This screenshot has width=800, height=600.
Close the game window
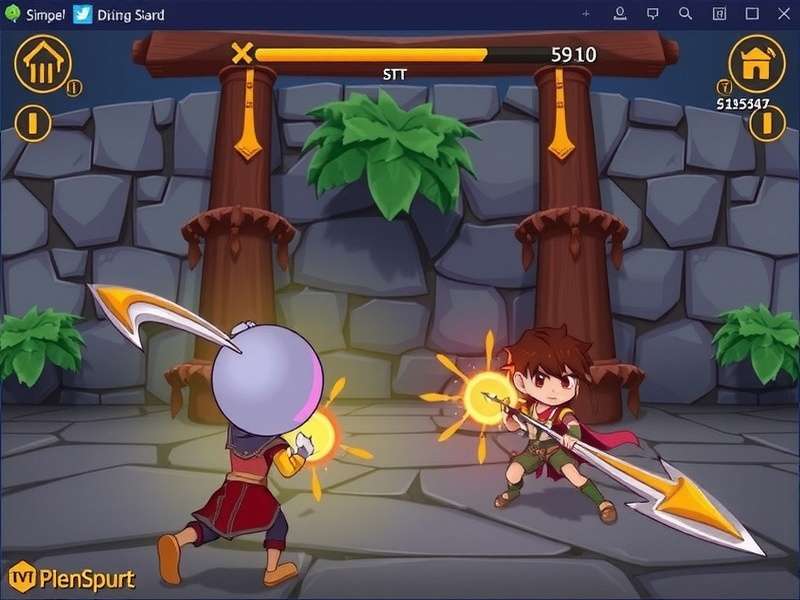(780, 14)
